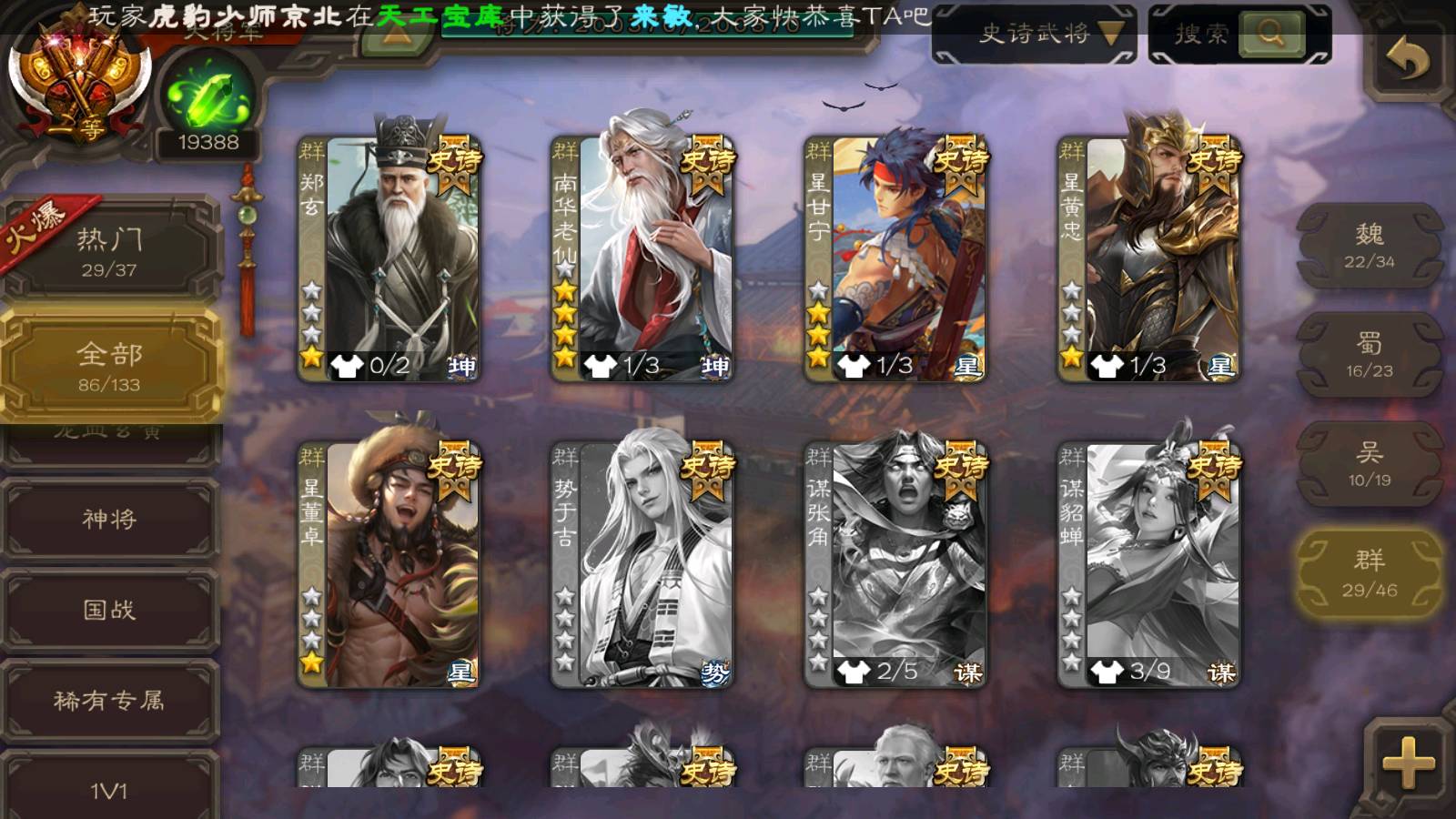Select the 全部 category tab

tap(109, 366)
